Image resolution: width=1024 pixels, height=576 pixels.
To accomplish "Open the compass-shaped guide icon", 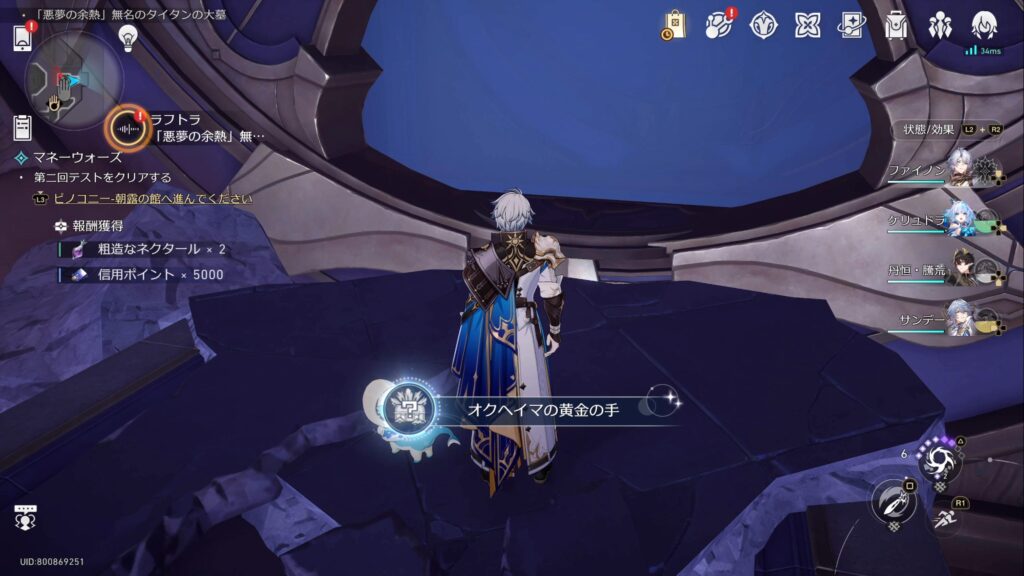I will [x=764, y=25].
